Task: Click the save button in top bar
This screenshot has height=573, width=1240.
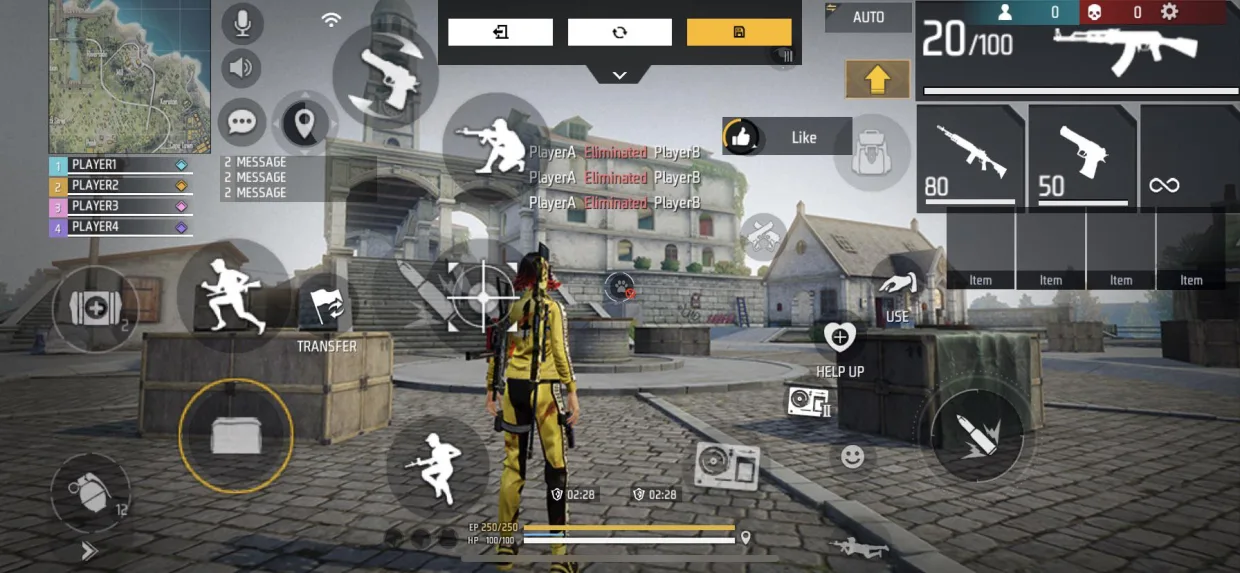Action: click(x=739, y=32)
